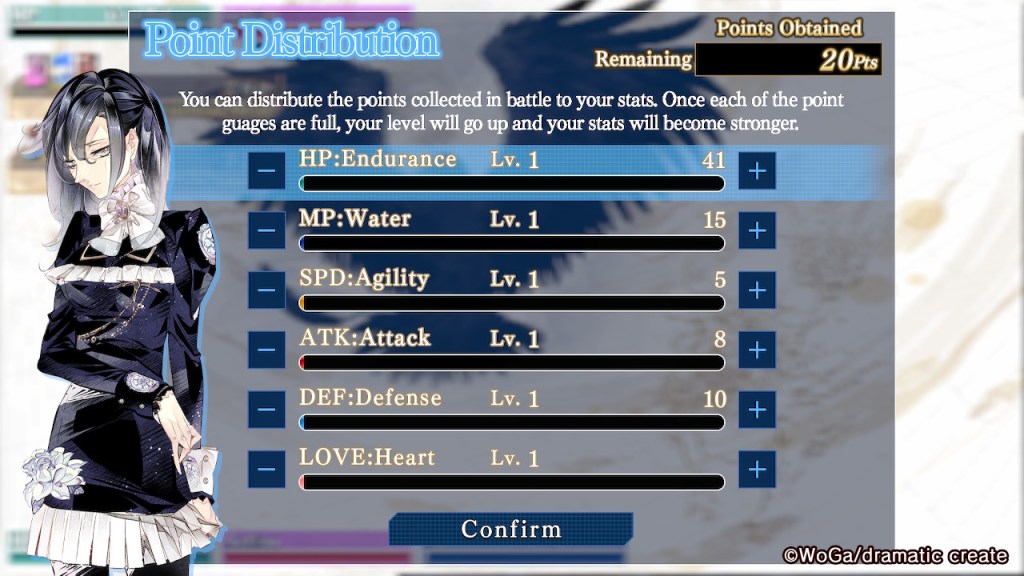This screenshot has height=576, width=1024.
Task: Add a point to SPD:Agility
Action: coord(757,290)
